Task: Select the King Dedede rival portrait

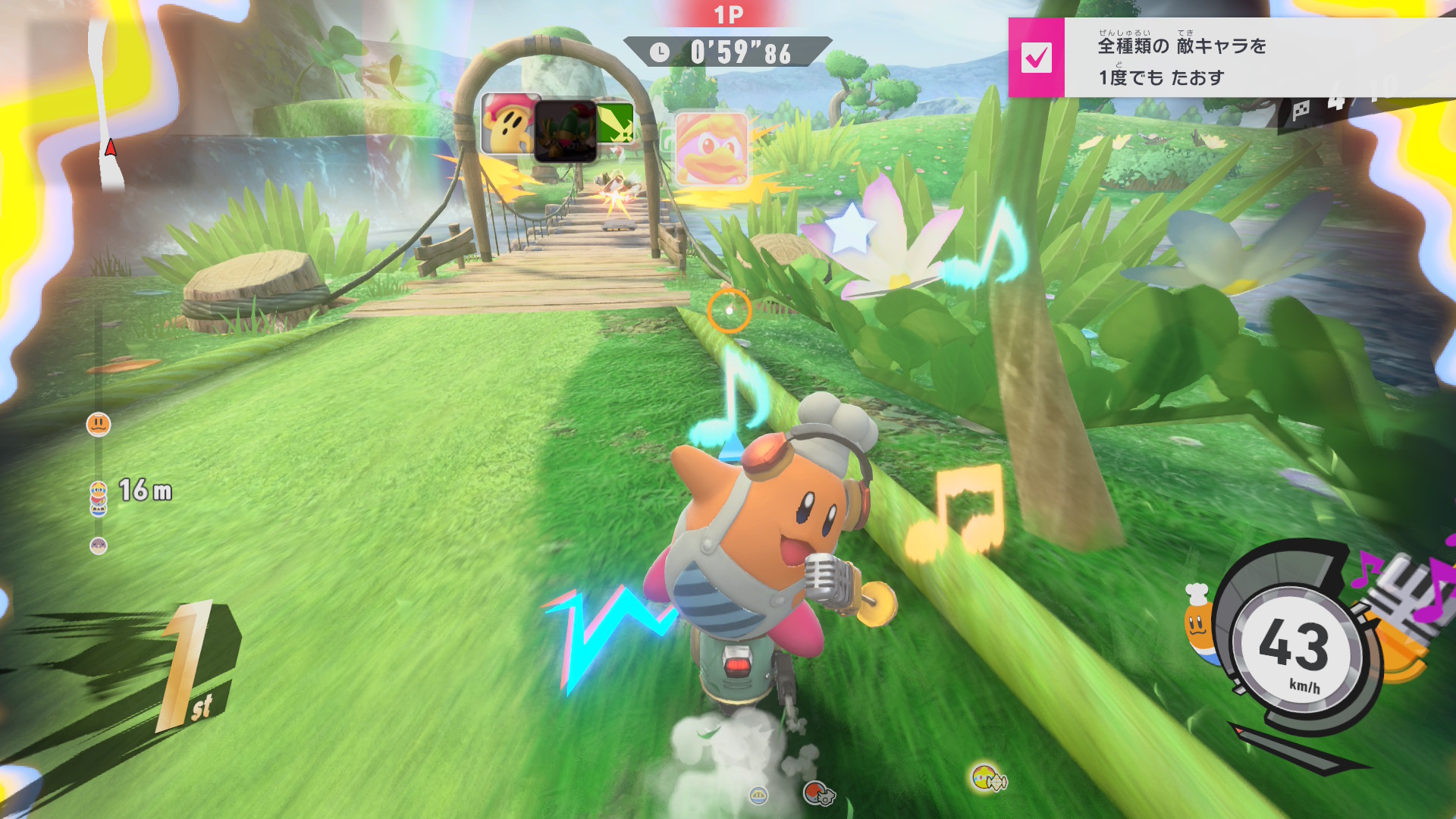Action: 711,149
